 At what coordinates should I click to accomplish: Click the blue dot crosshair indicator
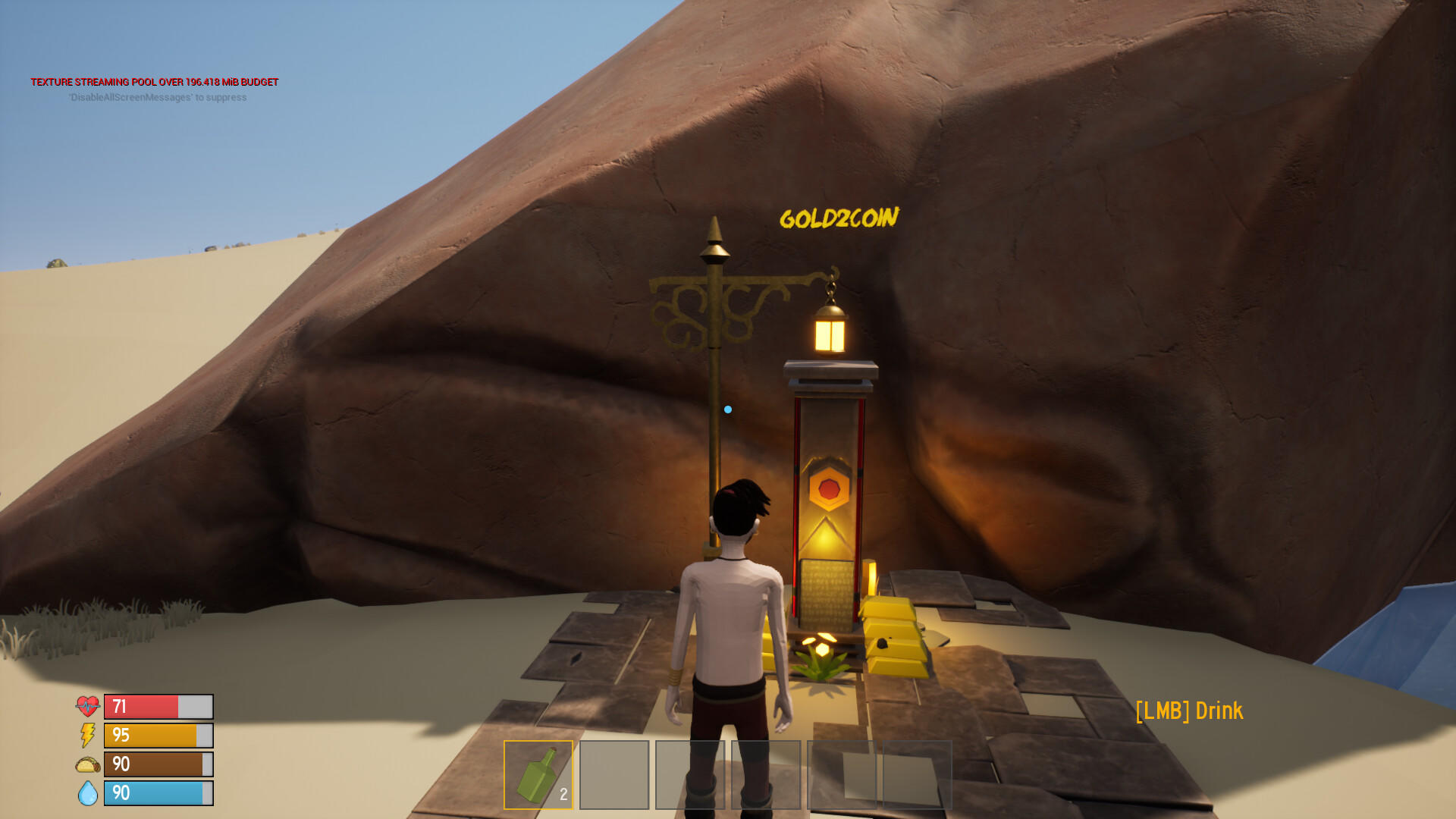pos(726,408)
